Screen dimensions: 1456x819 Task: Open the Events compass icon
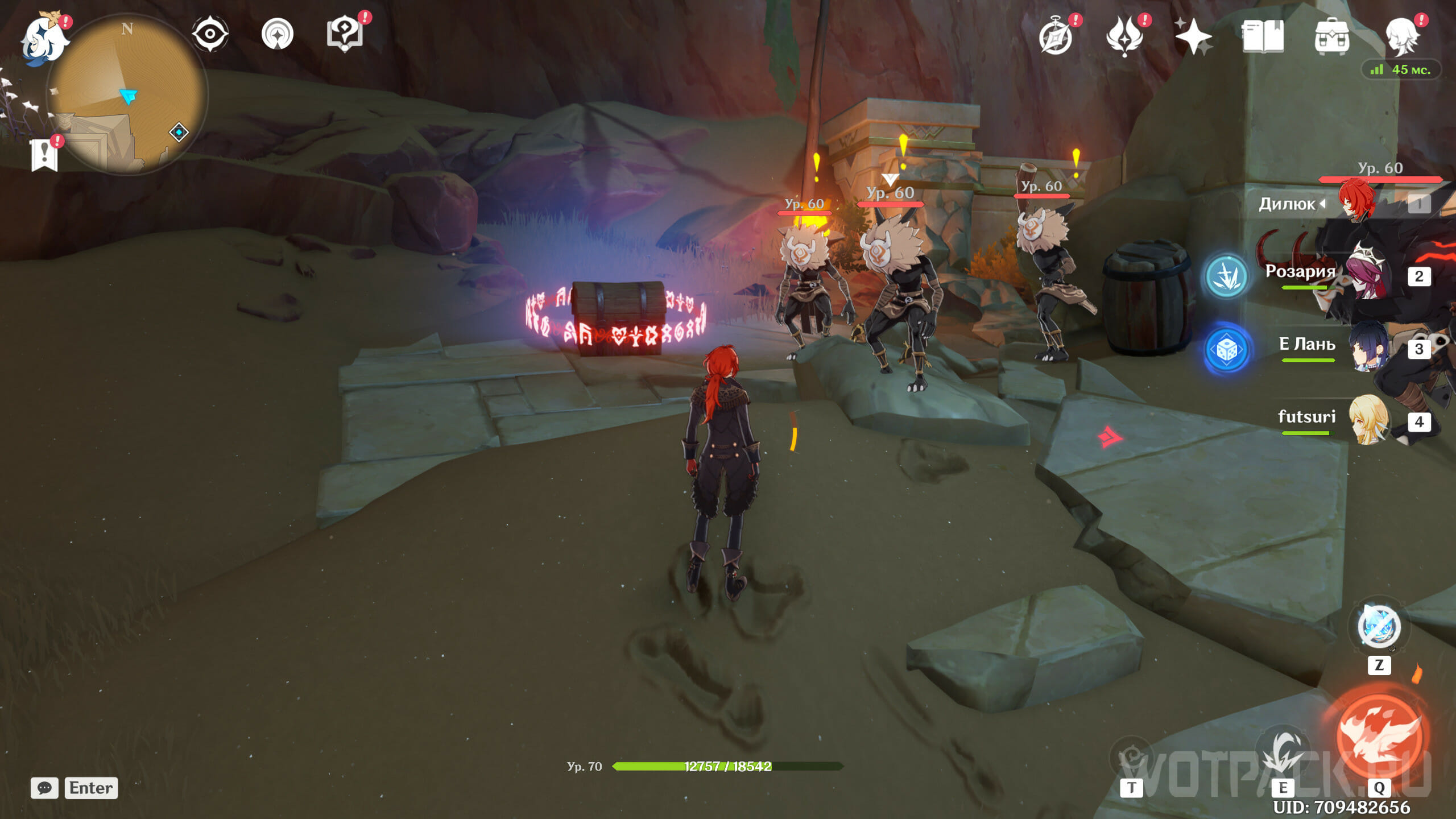coord(1056,36)
